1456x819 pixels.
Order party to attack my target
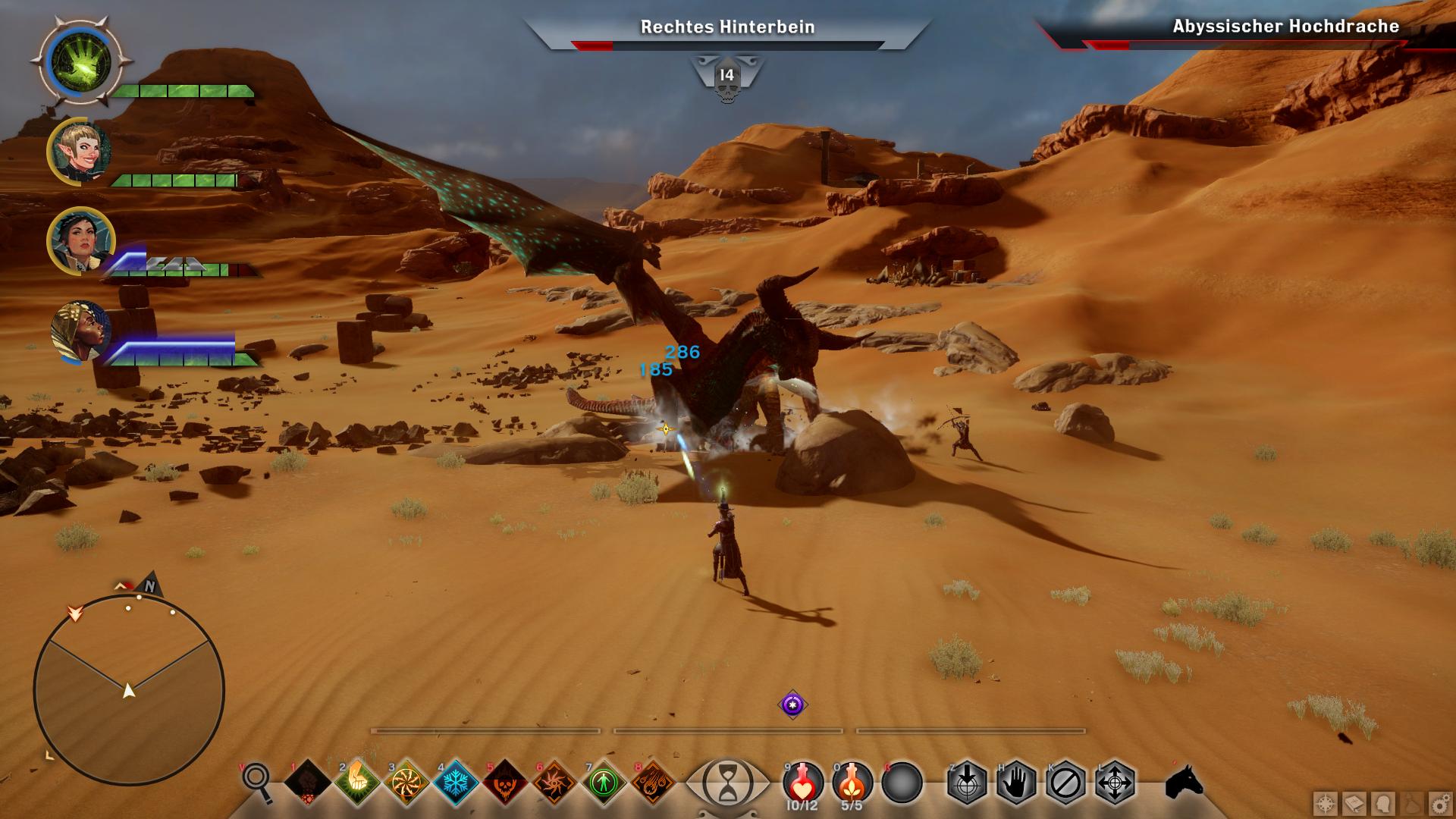pyautogui.click(x=967, y=782)
